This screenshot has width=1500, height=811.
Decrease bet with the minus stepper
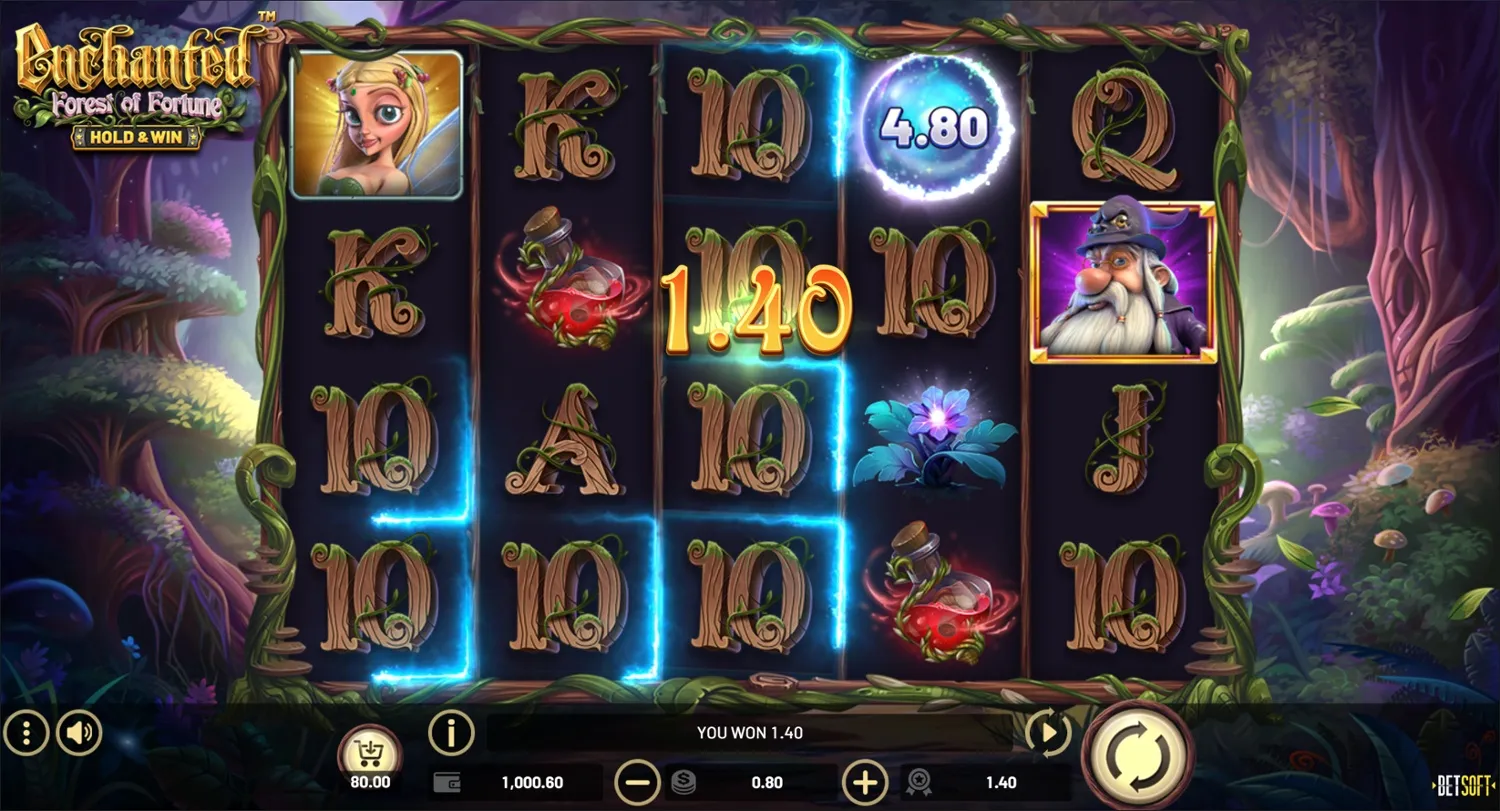tap(636, 783)
